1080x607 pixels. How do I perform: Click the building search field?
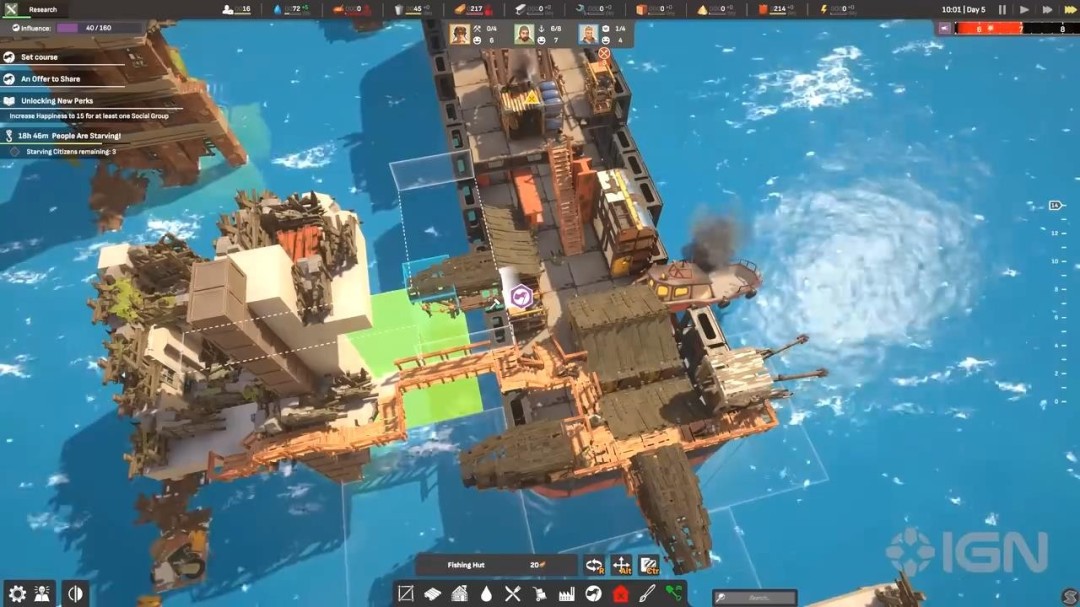[x=755, y=597]
